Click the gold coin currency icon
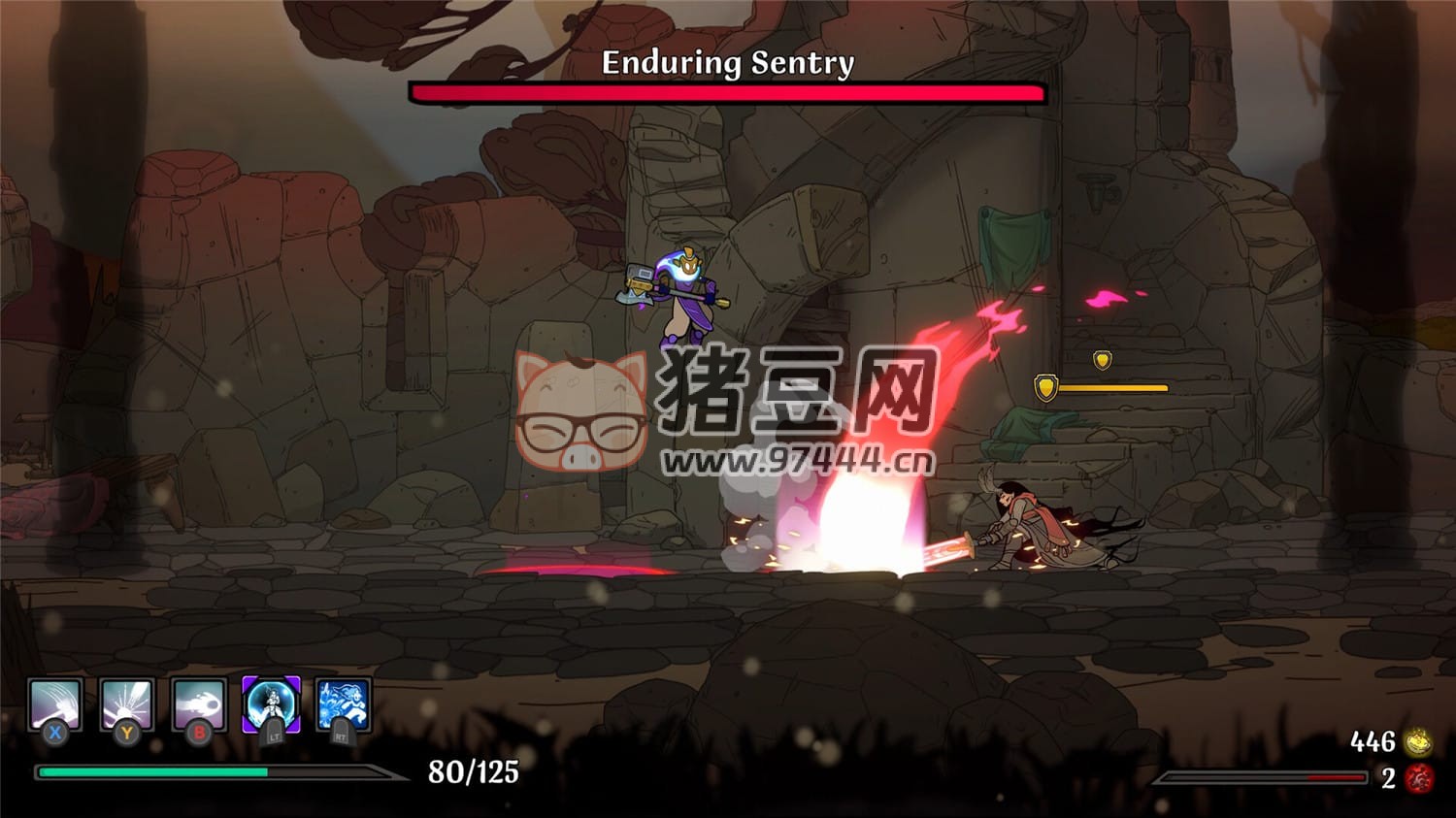Viewport: 1456px width, 818px height. 1419,742
